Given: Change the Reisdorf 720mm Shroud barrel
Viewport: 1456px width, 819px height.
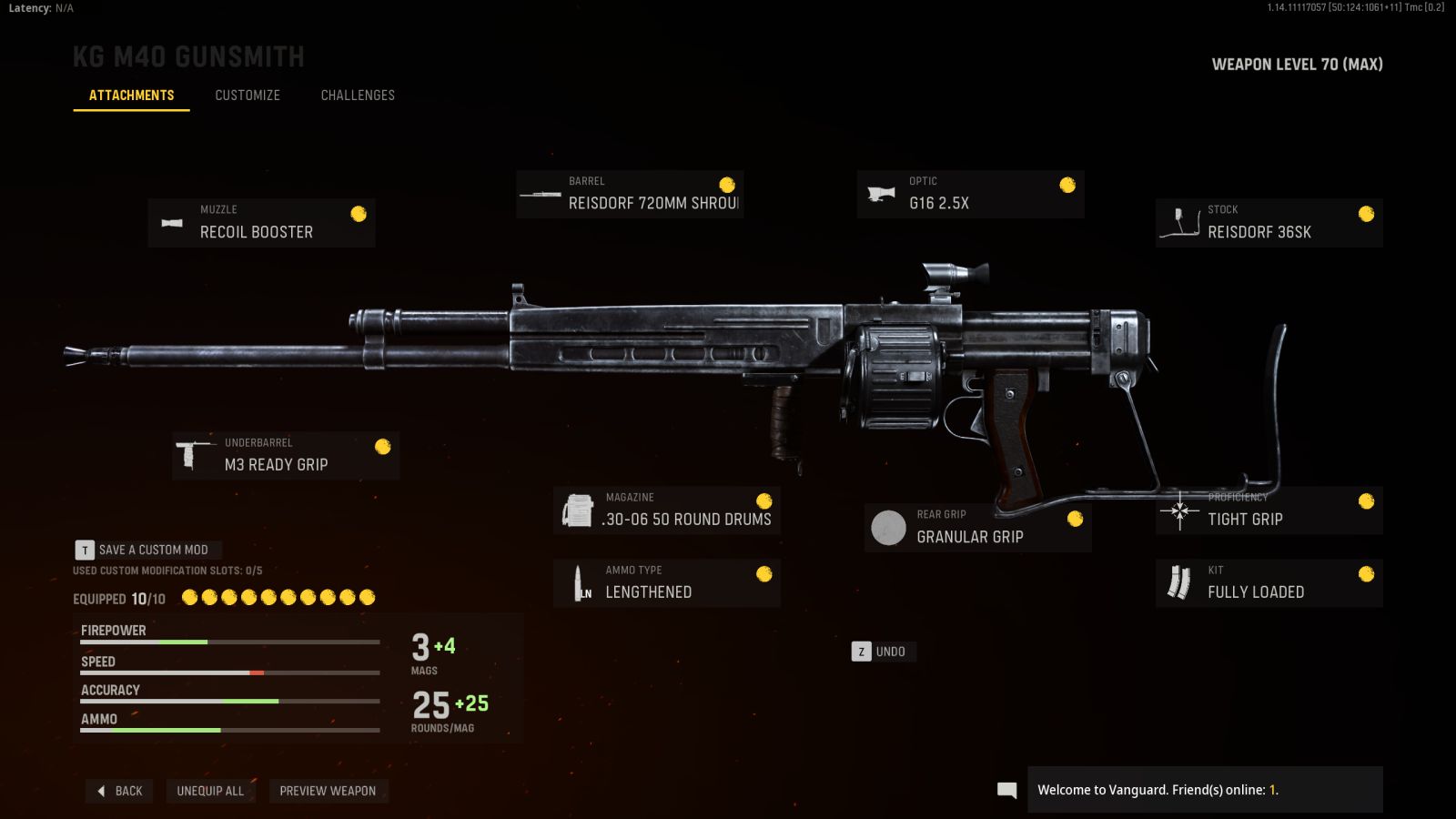Looking at the screenshot, I should point(630,194).
